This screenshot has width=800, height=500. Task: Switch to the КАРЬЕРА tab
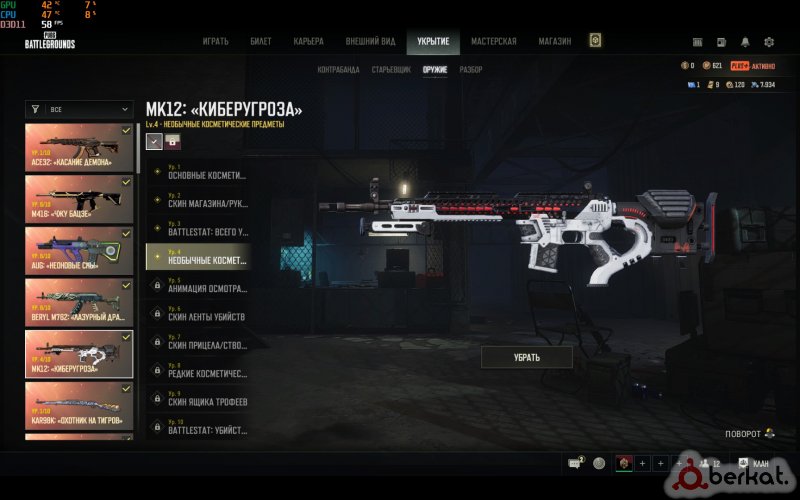coord(308,42)
